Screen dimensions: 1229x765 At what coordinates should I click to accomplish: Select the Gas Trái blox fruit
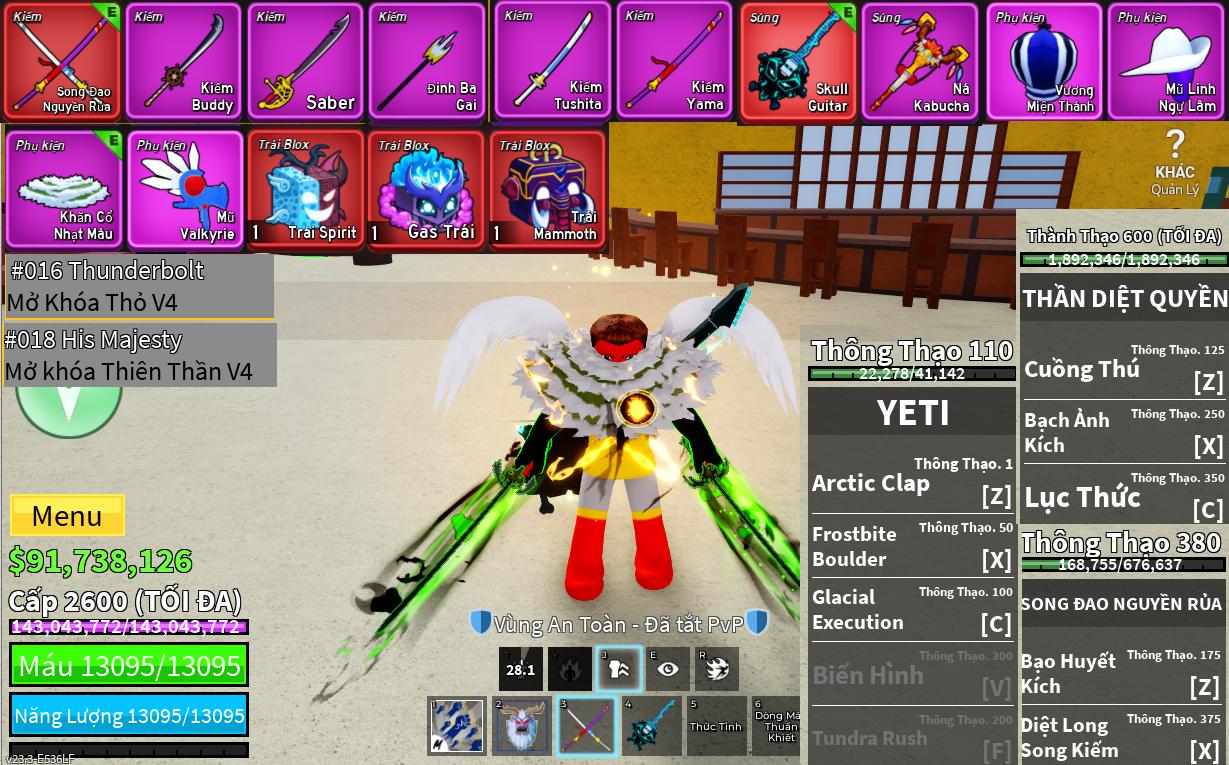(426, 190)
